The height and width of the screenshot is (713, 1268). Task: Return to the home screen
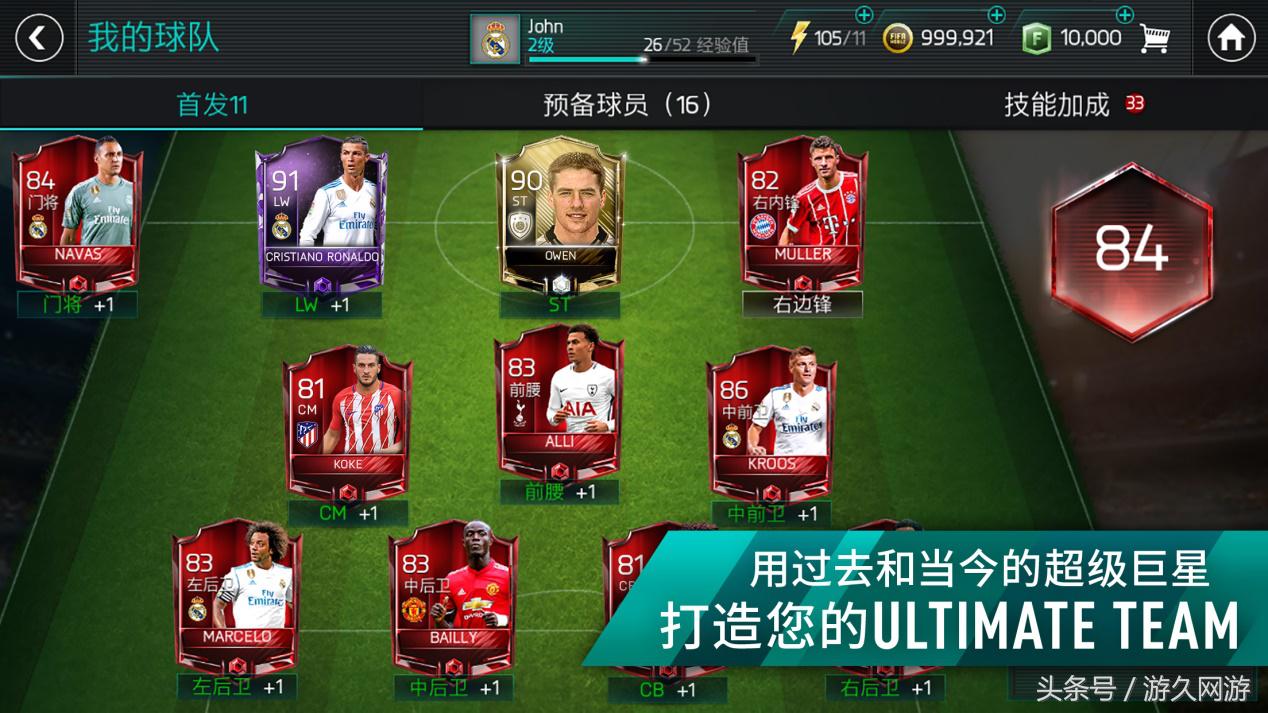coord(1231,38)
